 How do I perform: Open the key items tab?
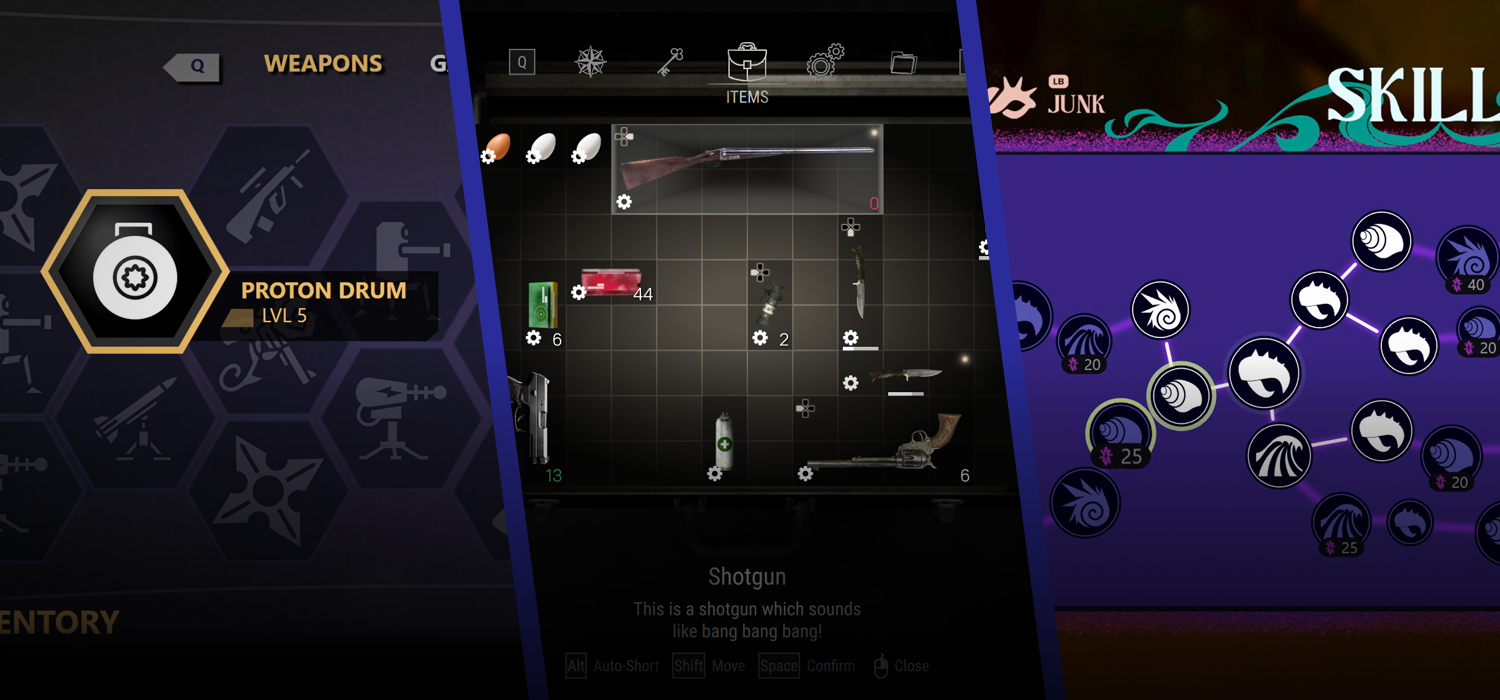(669, 63)
